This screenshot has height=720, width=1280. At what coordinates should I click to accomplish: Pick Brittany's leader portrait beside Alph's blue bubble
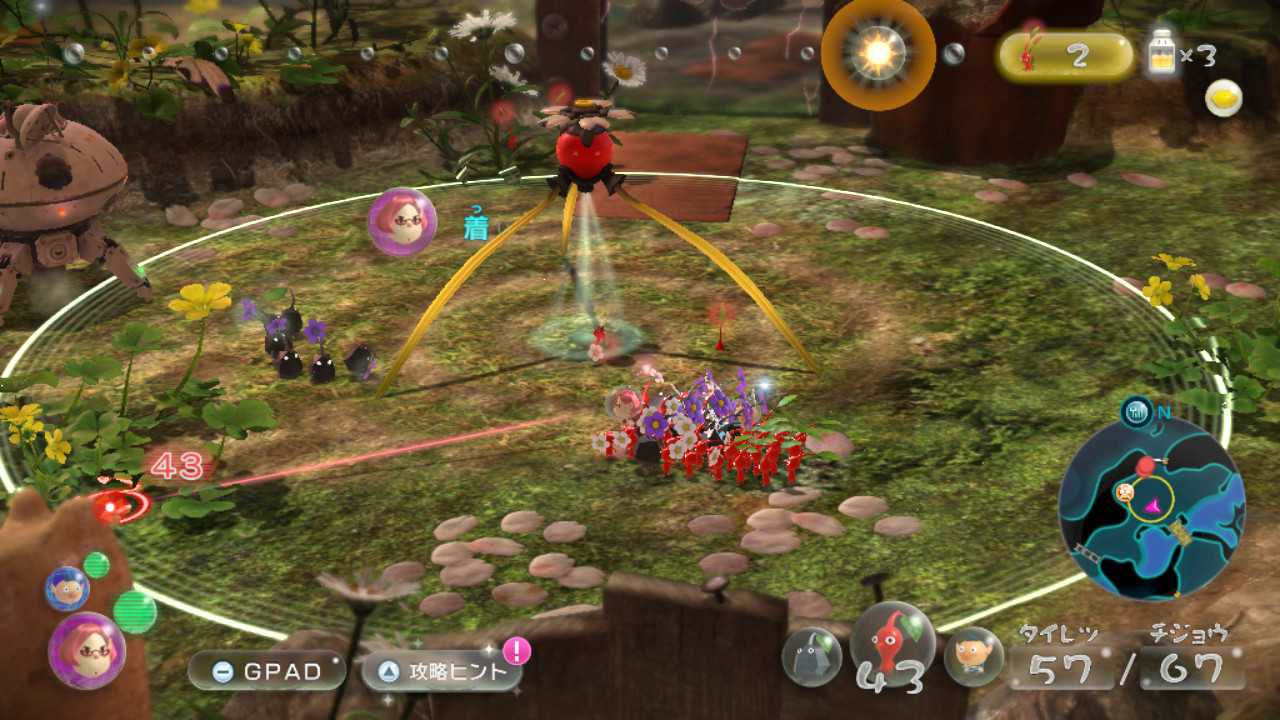[x=87, y=649]
